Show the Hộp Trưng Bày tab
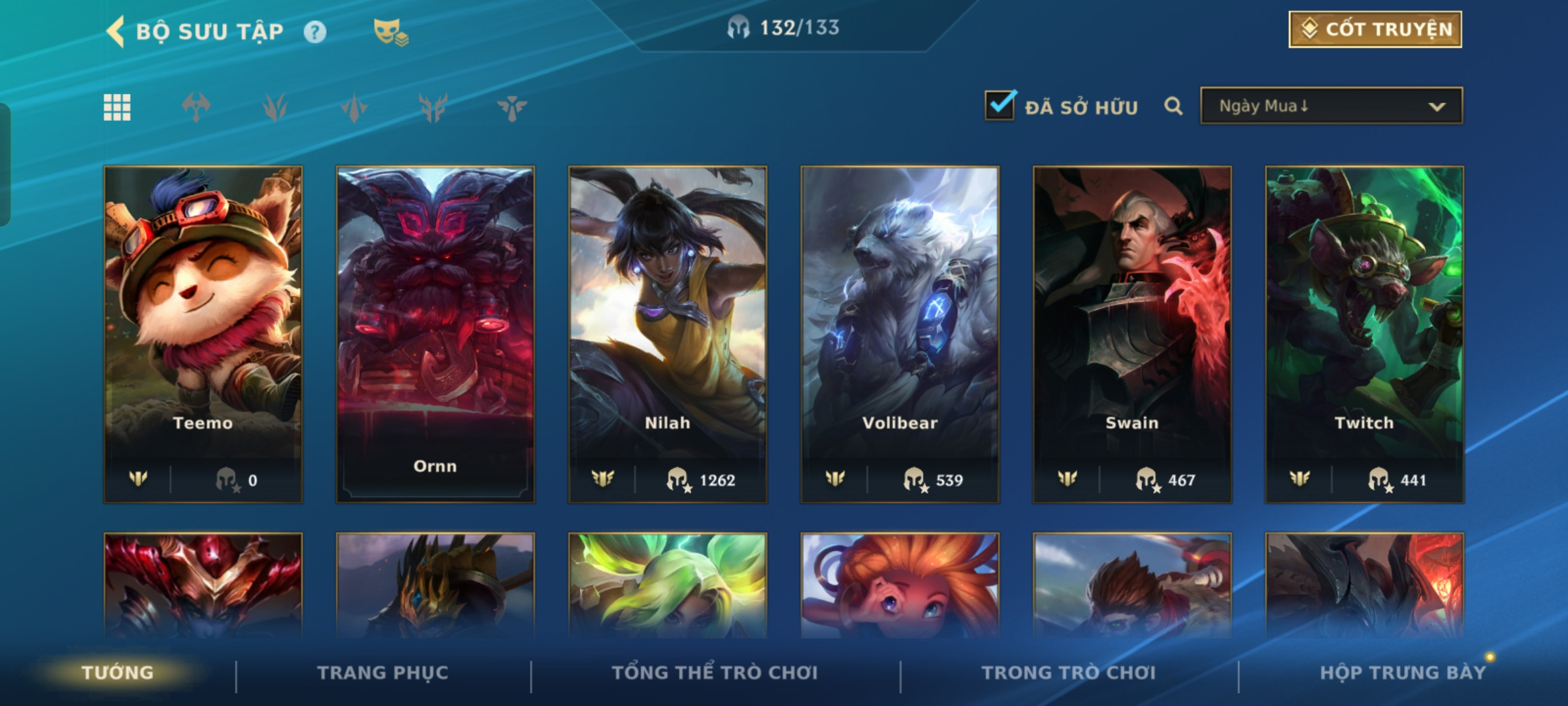The image size is (1568, 706). 1403,673
